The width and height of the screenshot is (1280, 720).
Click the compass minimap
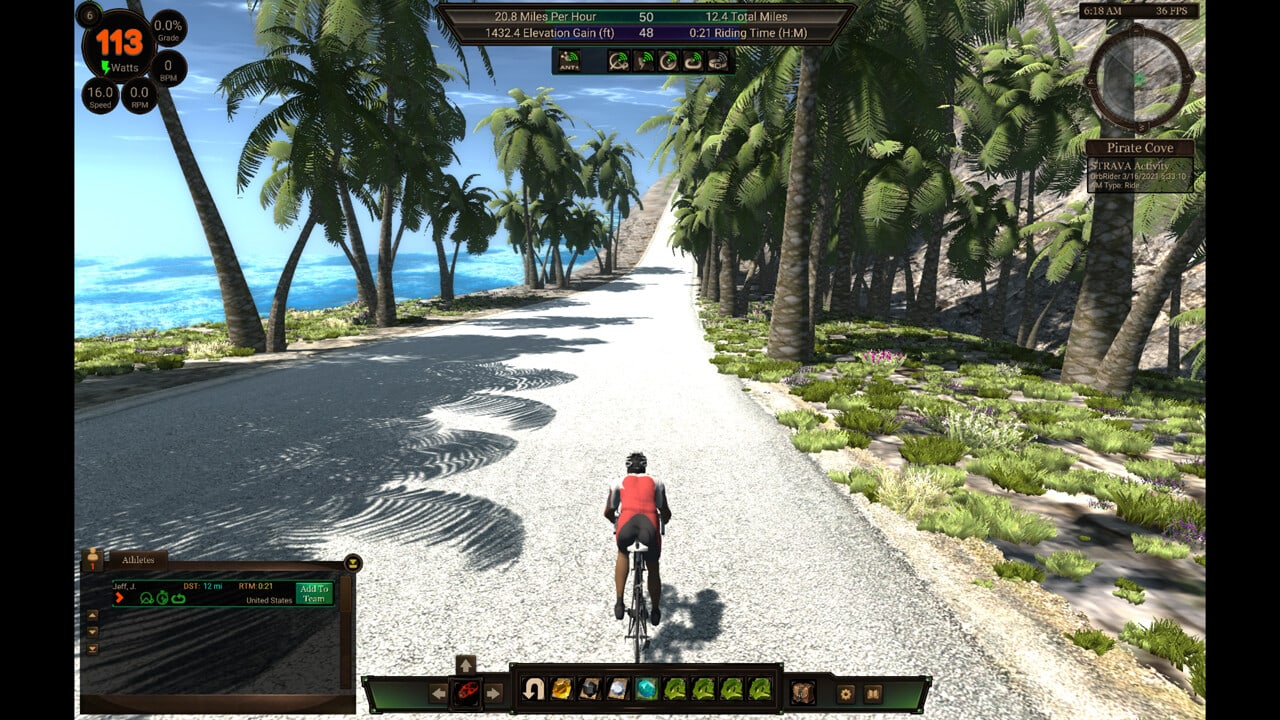pyautogui.click(x=1139, y=77)
